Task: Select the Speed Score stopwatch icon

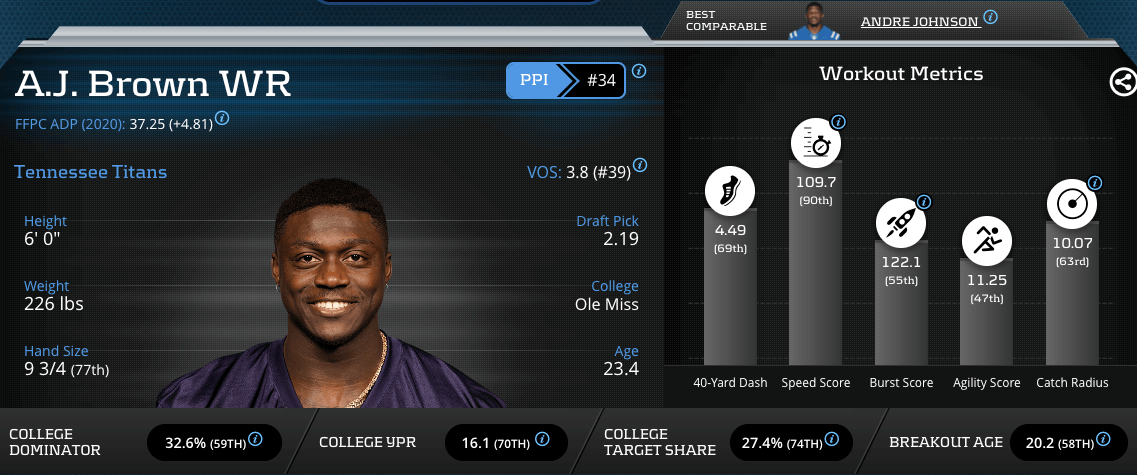Action: click(x=816, y=144)
